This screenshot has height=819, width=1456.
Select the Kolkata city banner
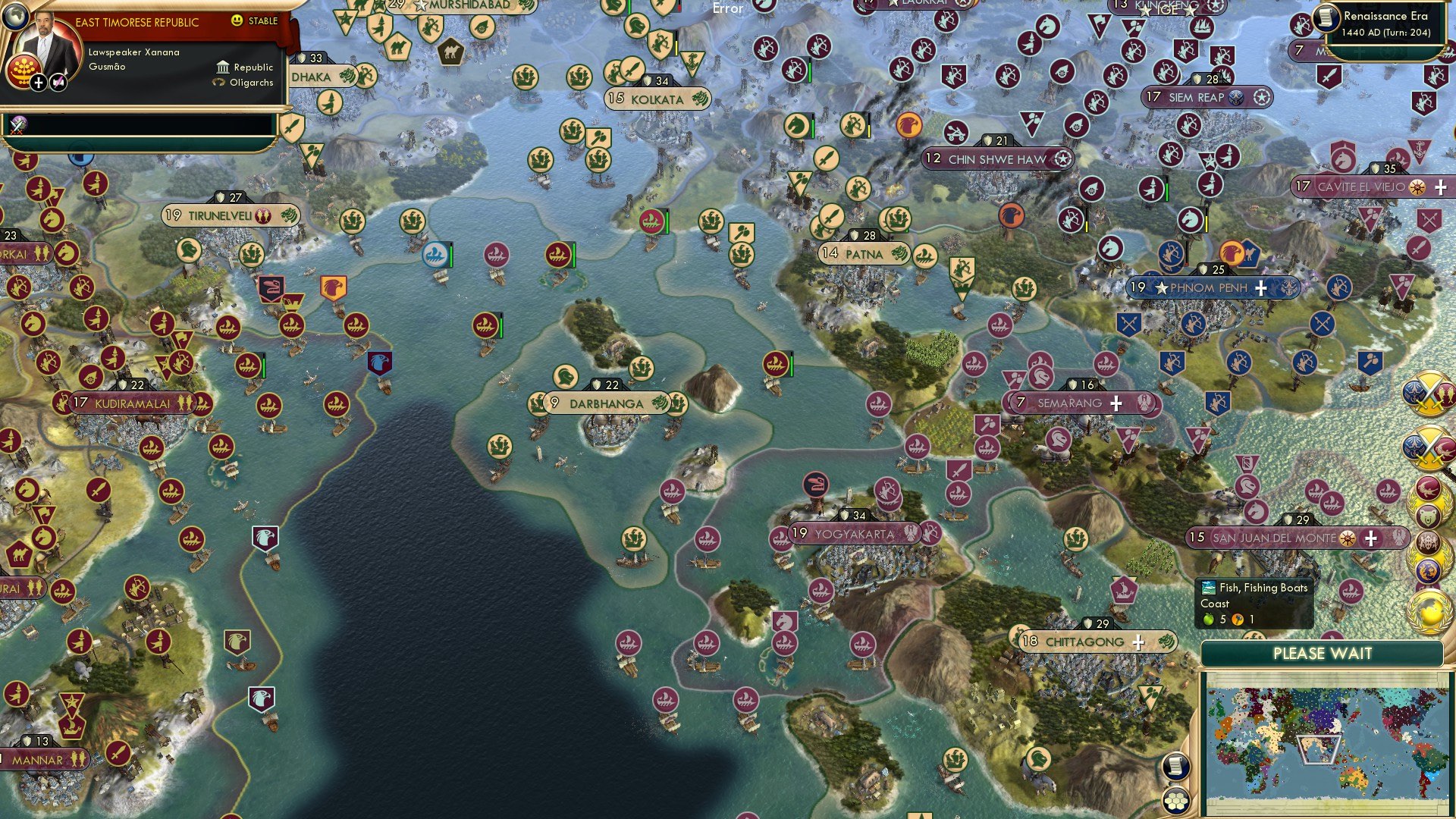[657, 99]
